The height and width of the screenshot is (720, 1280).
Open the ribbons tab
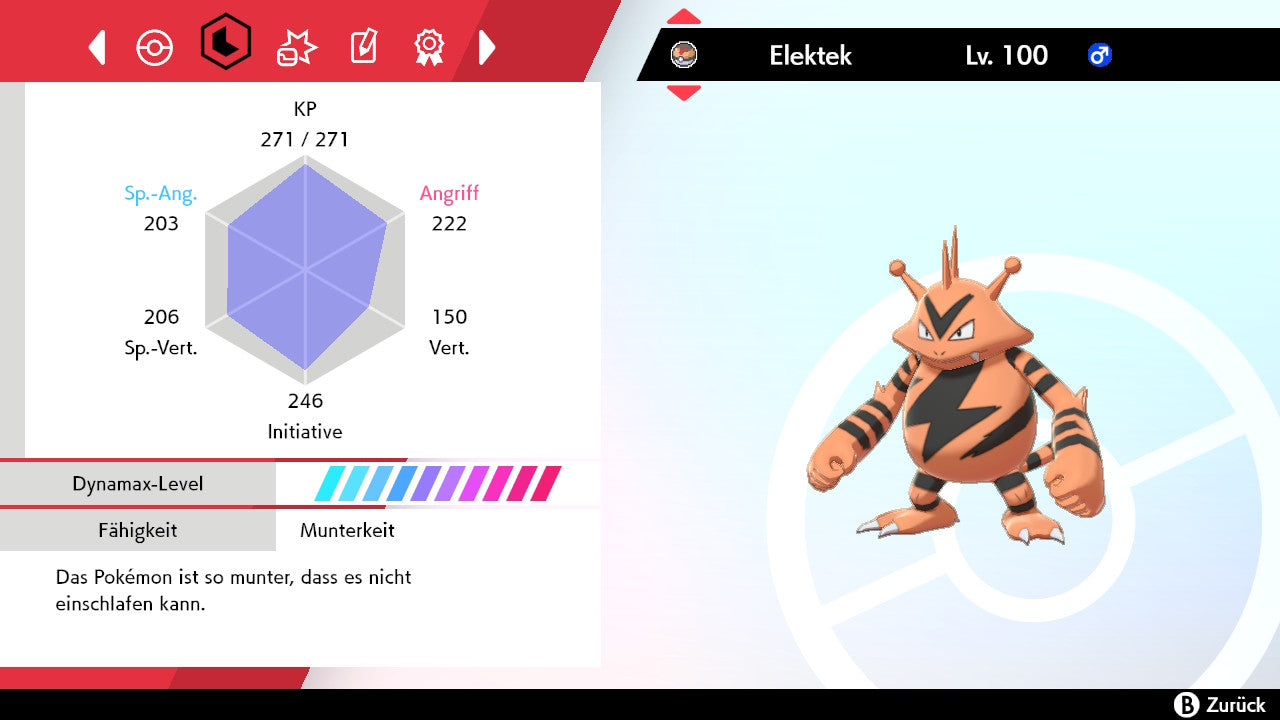coord(429,46)
